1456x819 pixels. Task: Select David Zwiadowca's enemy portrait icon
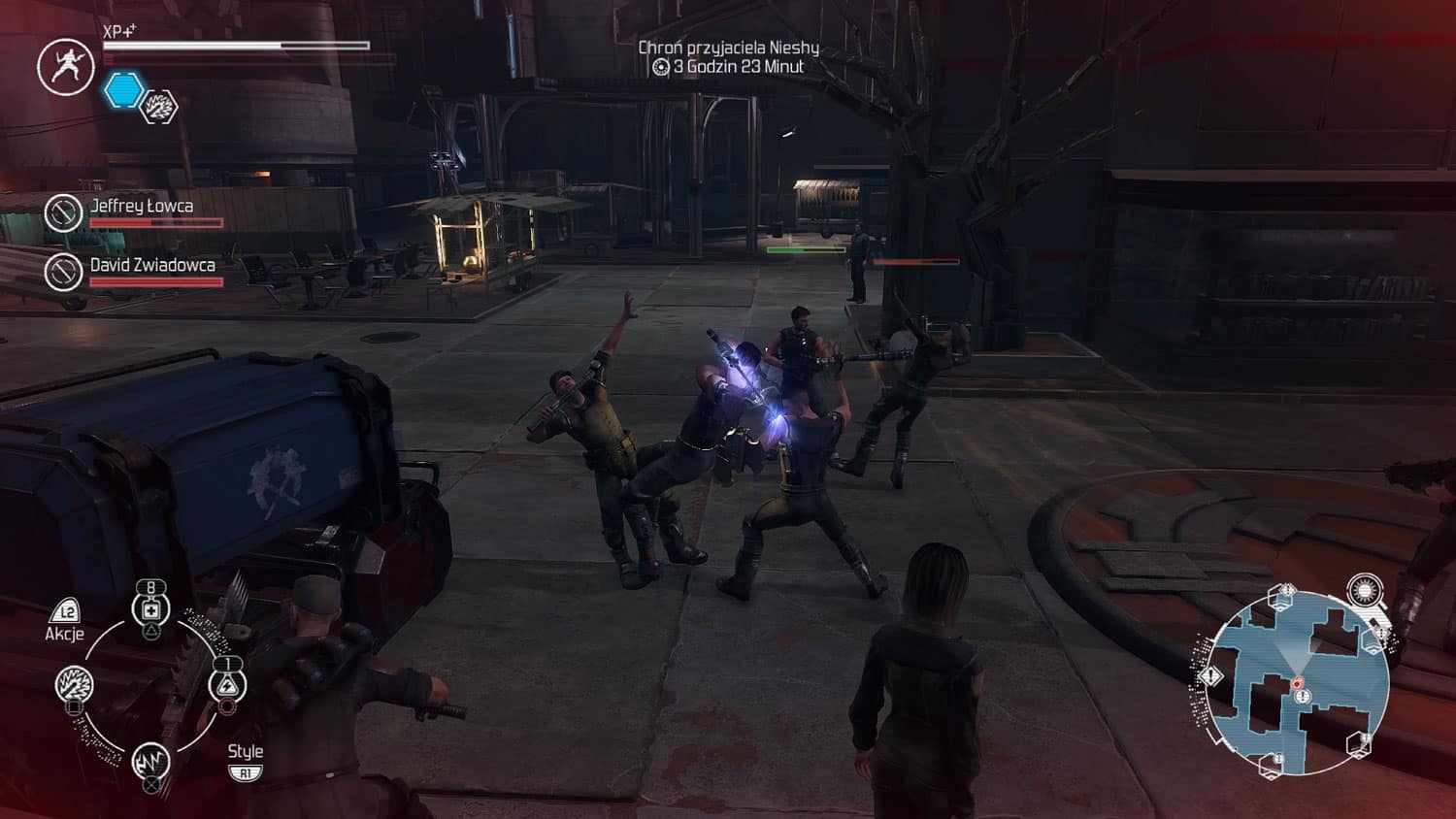(63, 272)
